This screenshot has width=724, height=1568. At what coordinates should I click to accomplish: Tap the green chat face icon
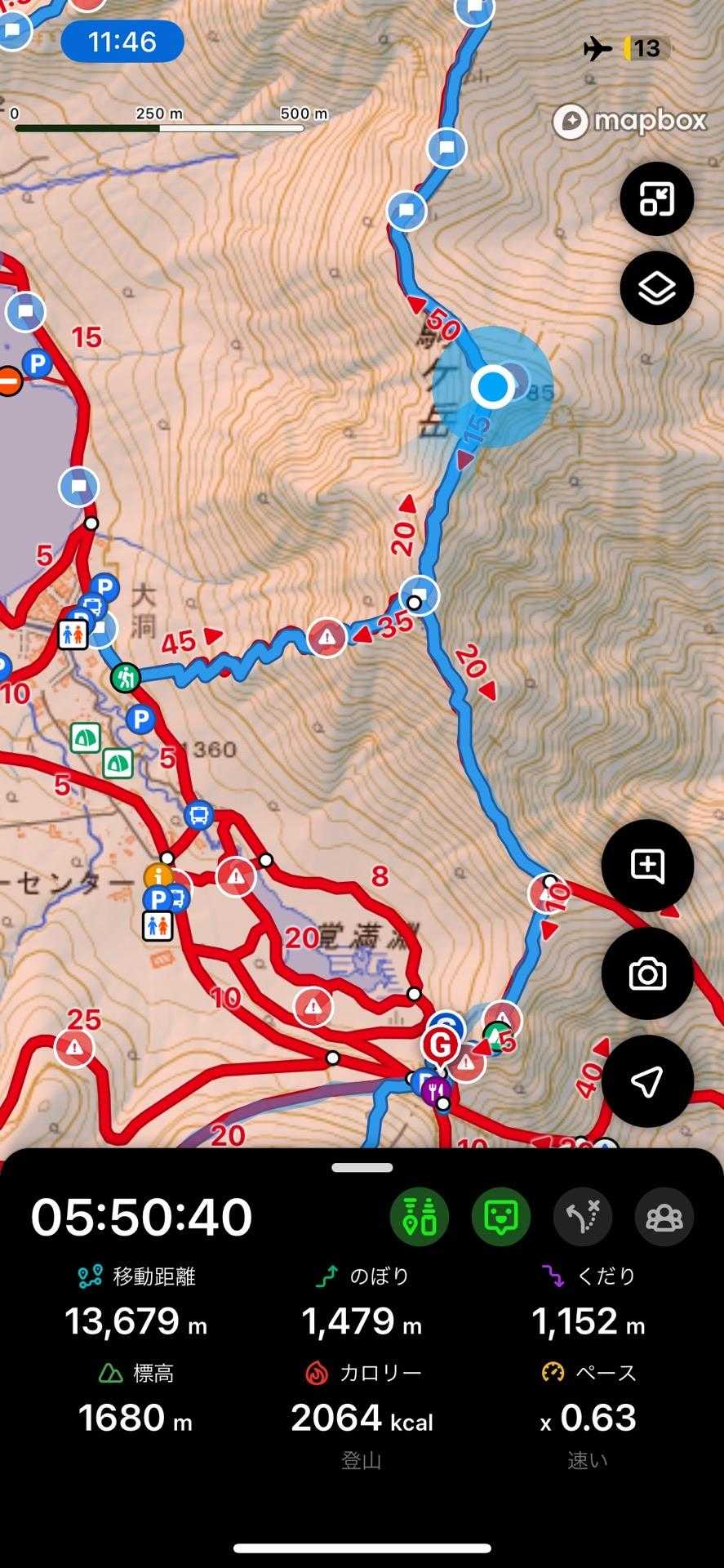tap(501, 1217)
